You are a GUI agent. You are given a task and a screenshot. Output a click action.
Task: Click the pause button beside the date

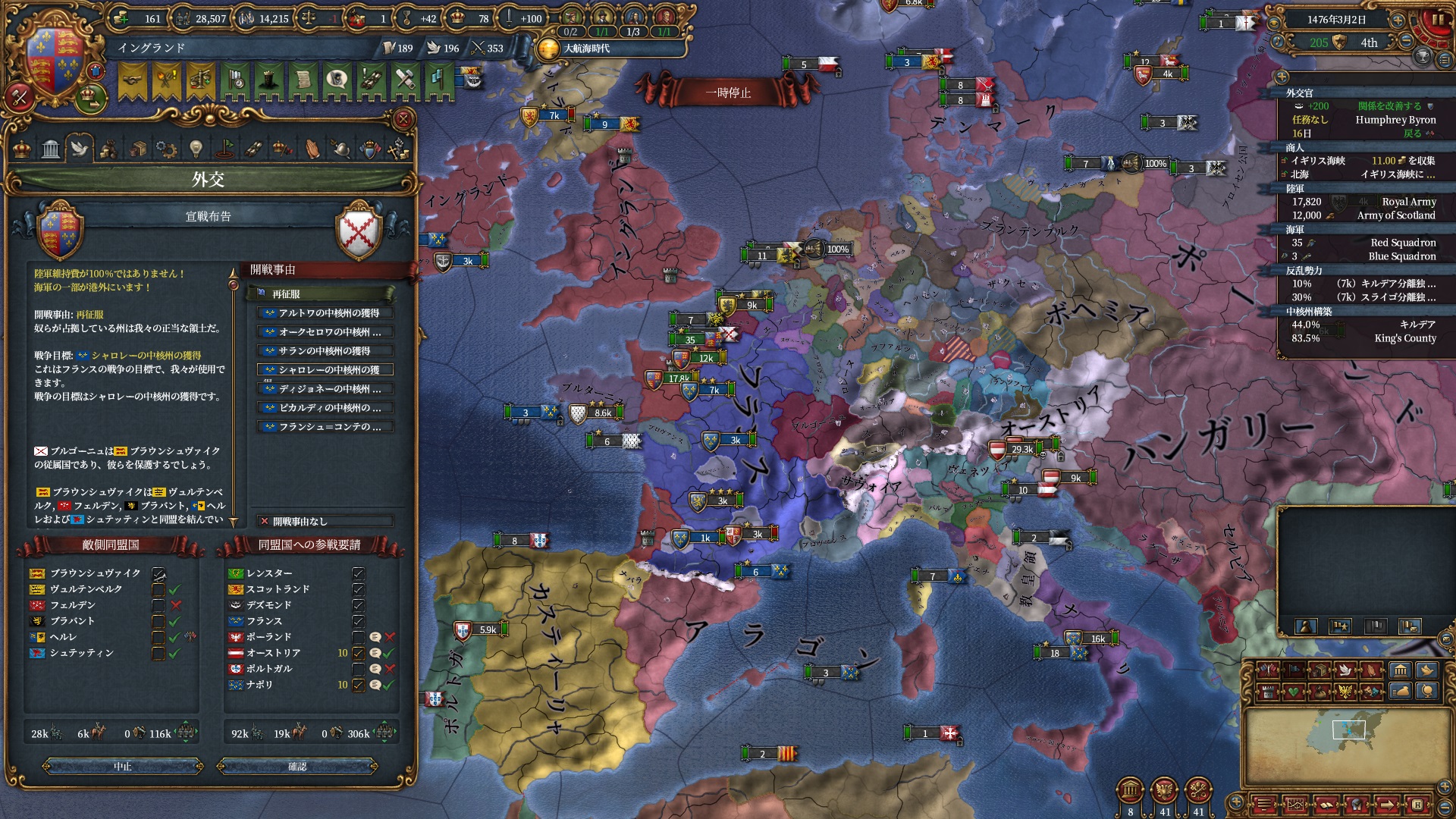pyautogui.click(x=1437, y=20)
